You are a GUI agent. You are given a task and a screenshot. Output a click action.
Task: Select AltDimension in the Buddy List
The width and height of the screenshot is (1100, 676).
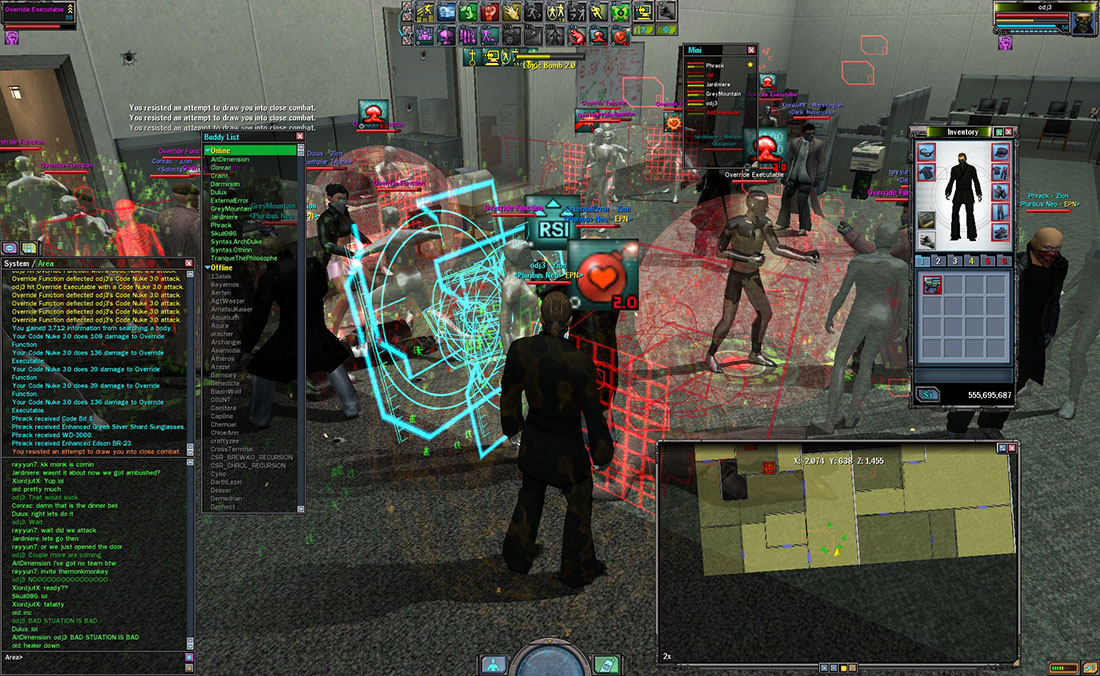230,160
